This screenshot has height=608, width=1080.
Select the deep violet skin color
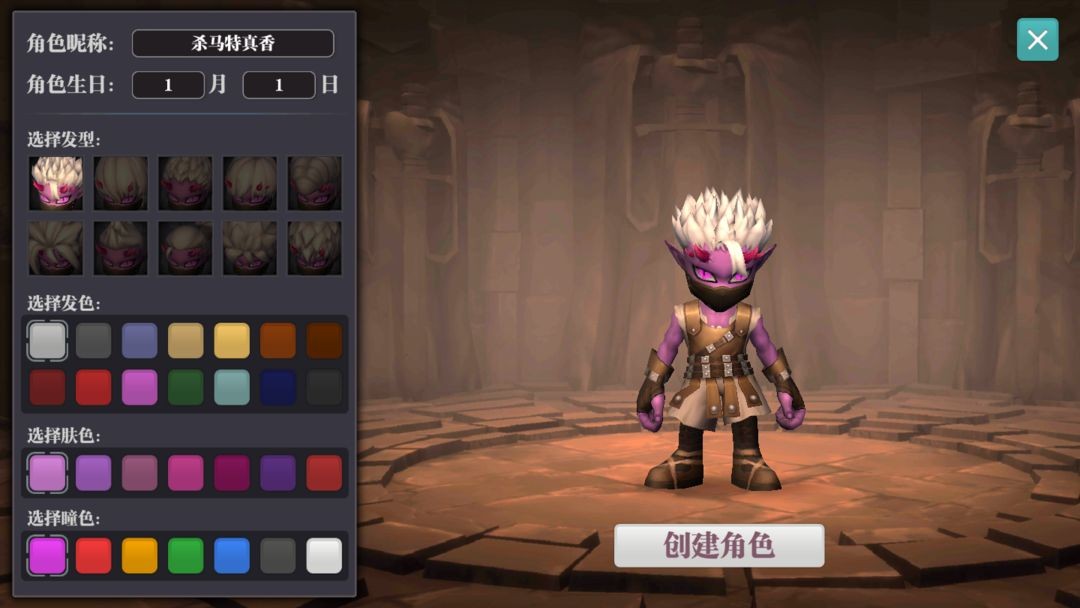tap(278, 473)
